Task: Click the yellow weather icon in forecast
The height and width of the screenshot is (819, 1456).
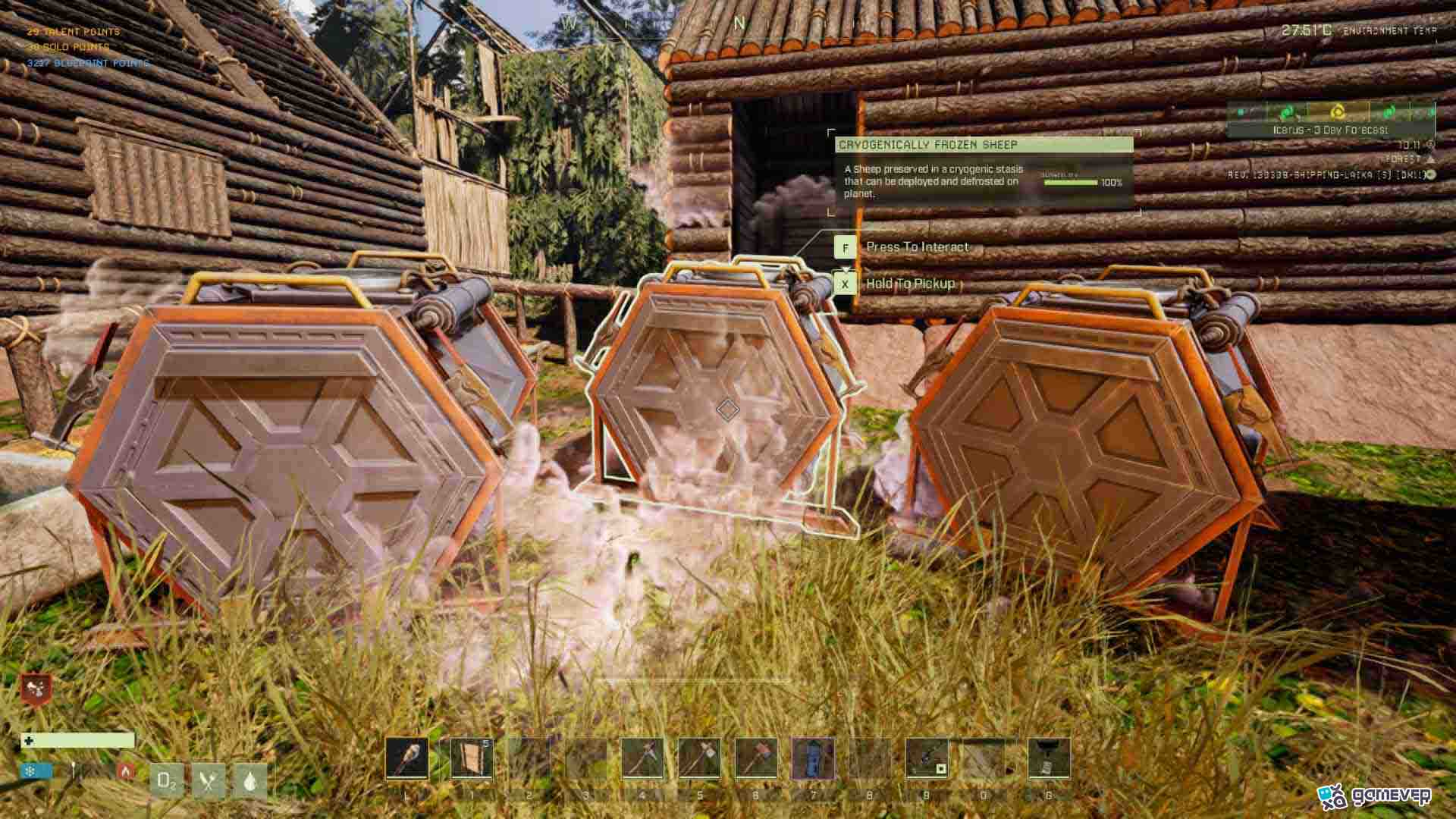Action: (1337, 112)
